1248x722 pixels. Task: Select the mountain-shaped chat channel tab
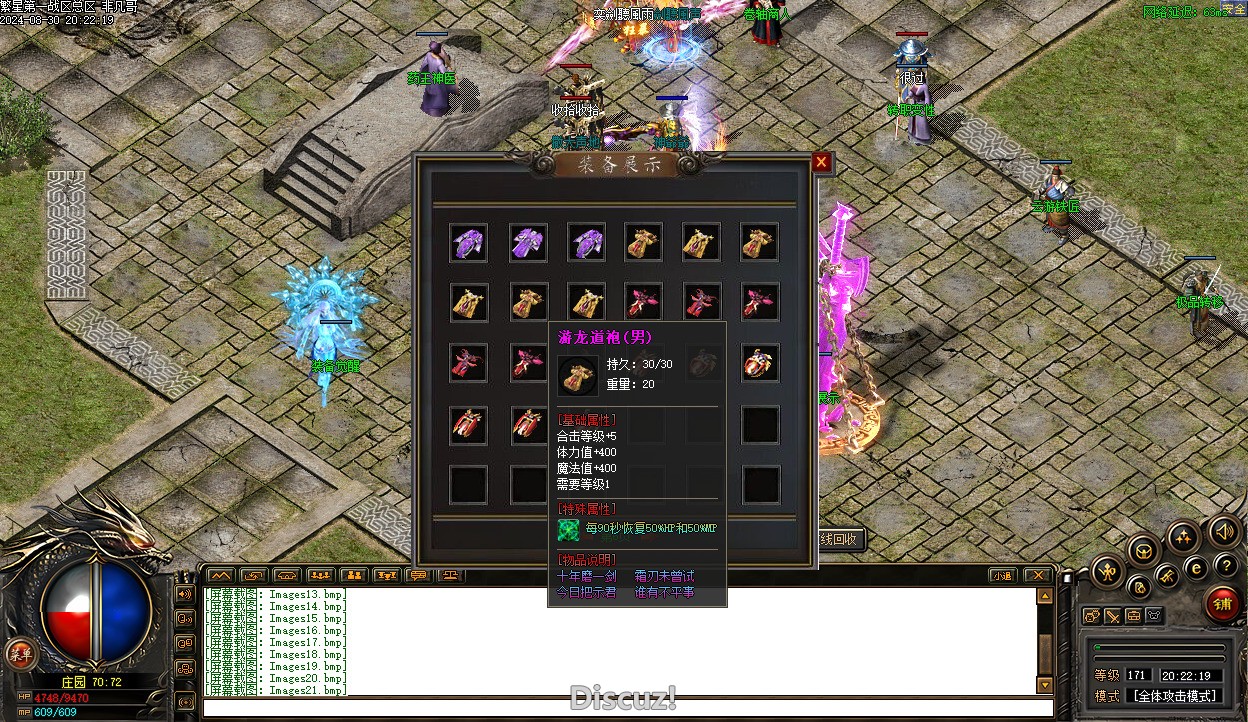point(220,575)
